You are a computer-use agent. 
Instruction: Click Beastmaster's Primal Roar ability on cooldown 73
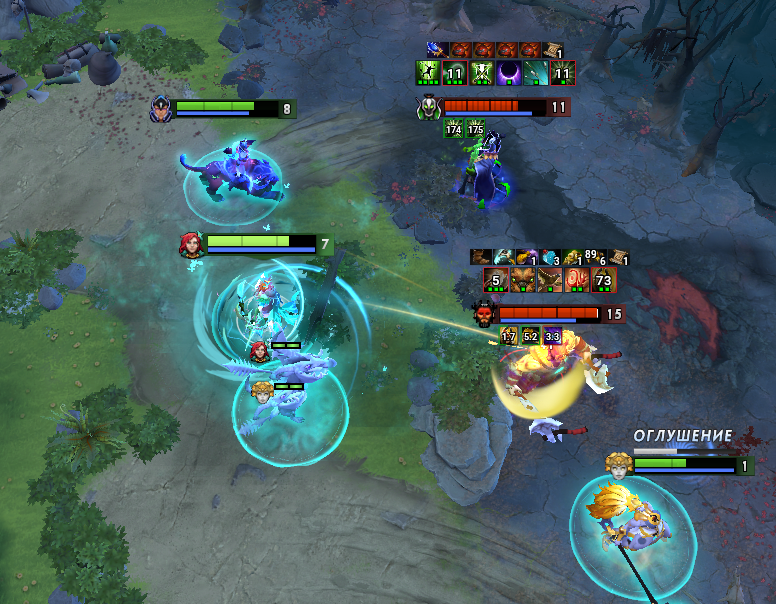602,280
